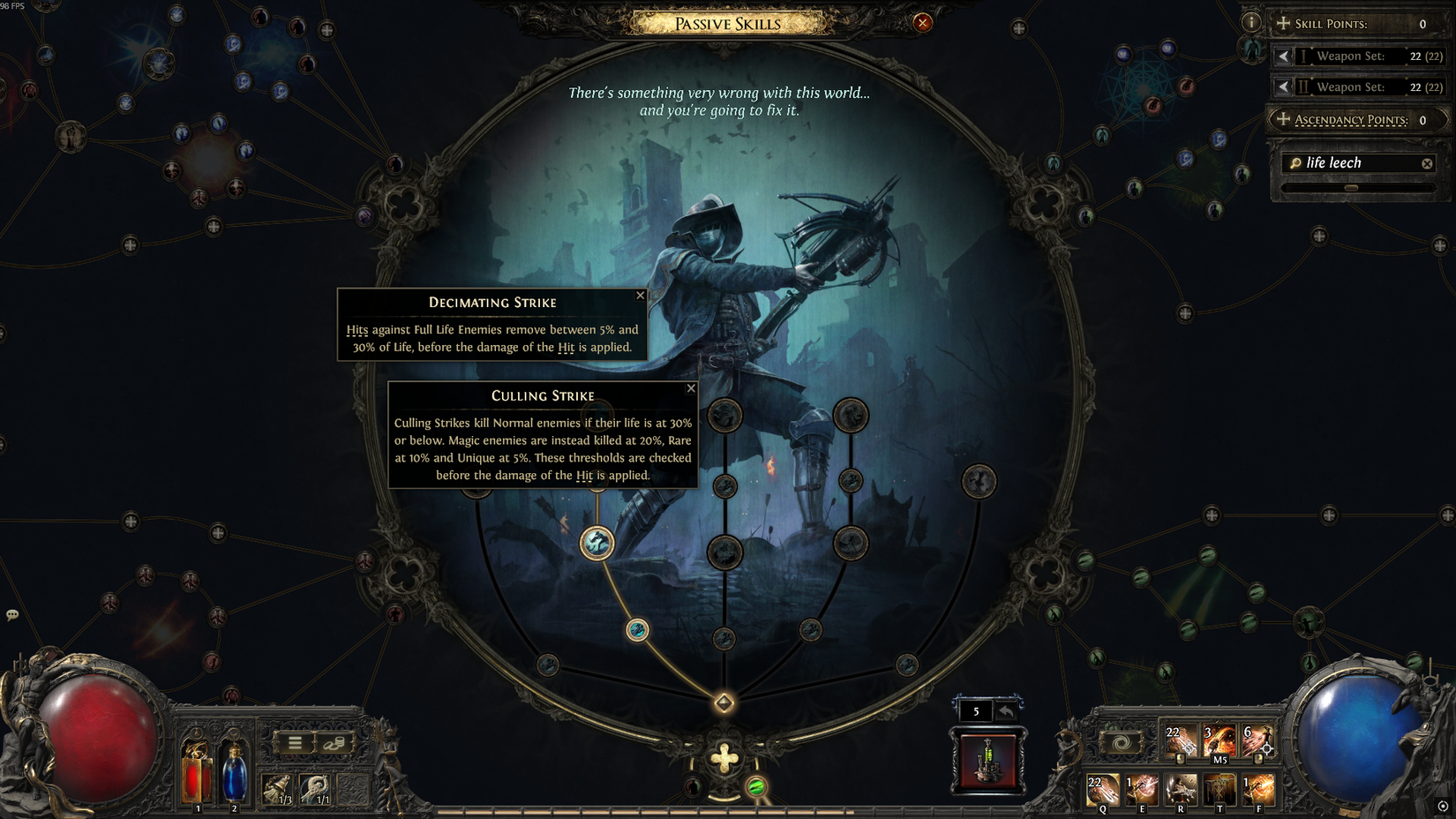Open the currency display with the coins icon
The width and height of the screenshot is (1456, 819).
coord(334,743)
